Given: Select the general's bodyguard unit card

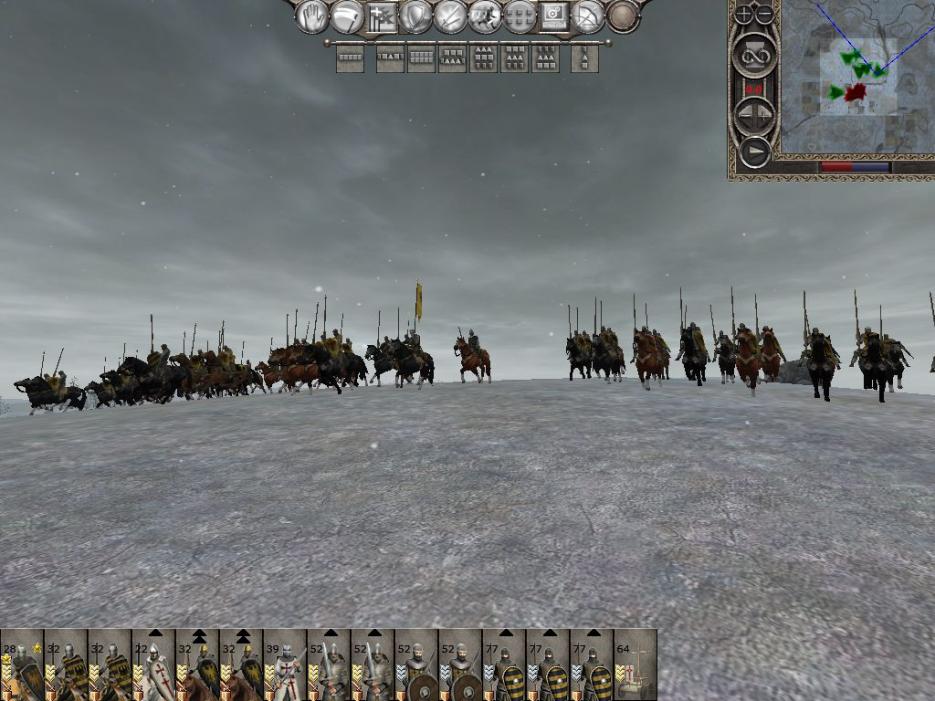Looking at the screenshot, I should [21, 665].
